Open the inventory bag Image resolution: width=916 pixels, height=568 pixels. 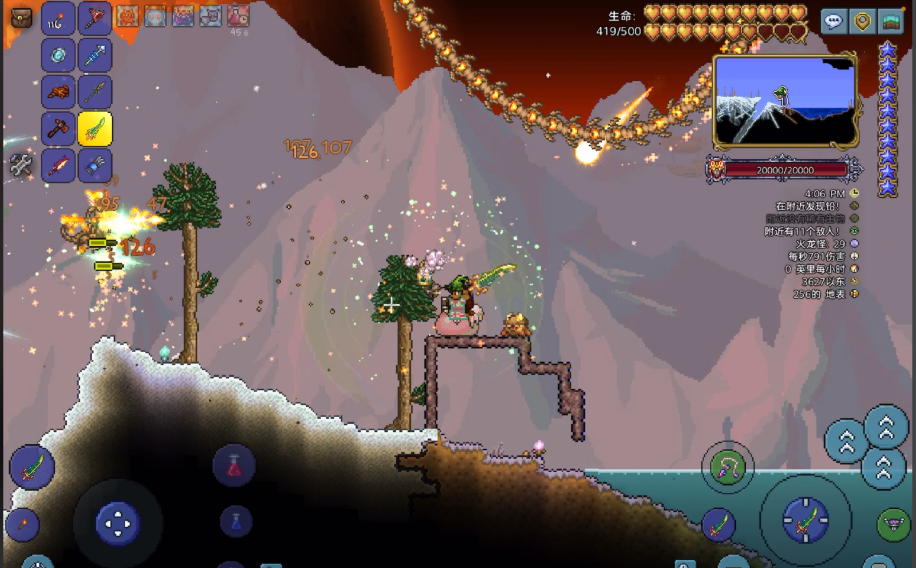pyautogui.click(x=21, y=17)
